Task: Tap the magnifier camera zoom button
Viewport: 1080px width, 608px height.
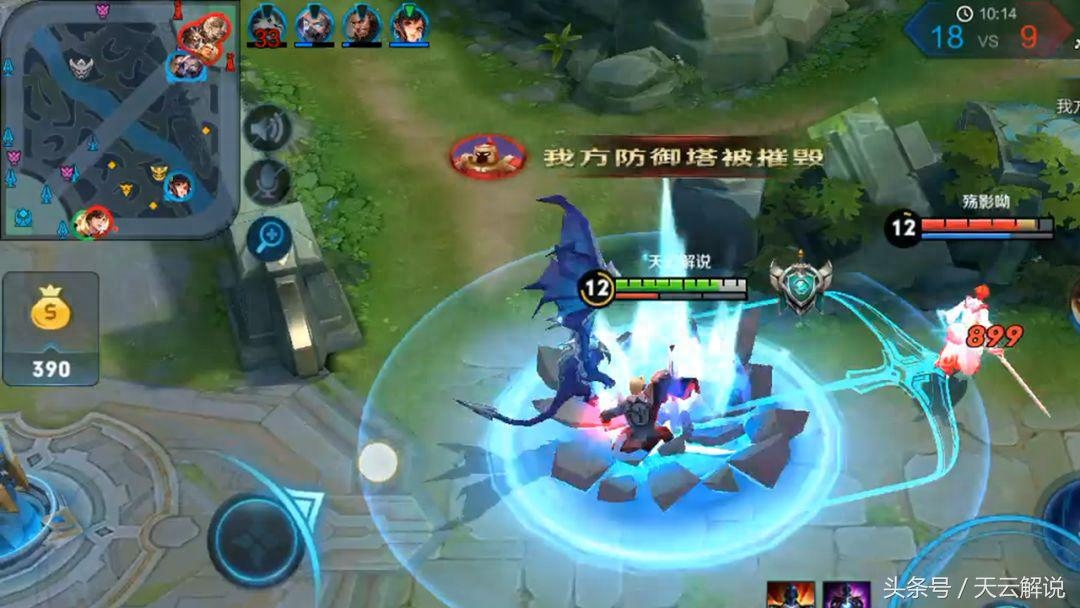Action: [x=268, y=238]
